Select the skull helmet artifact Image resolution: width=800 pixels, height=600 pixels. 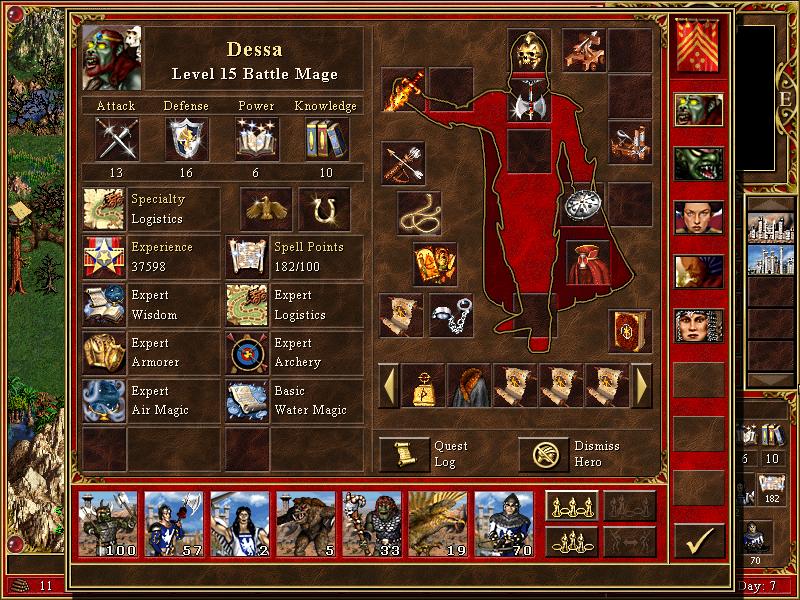pyautogui.click(x=529, y=51)
